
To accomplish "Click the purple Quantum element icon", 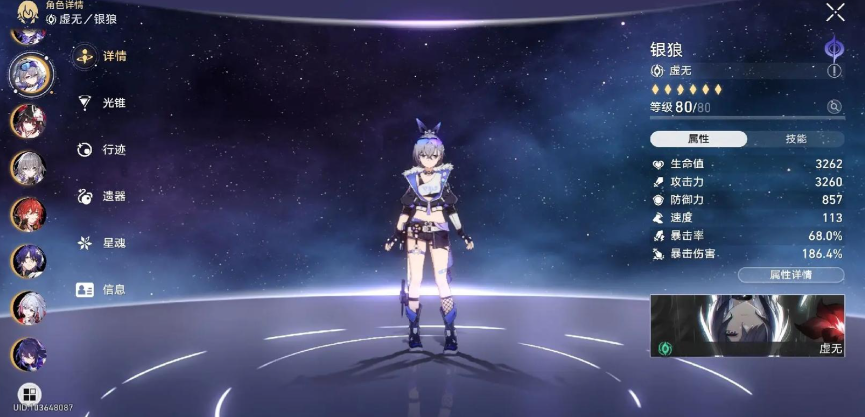I will tap(832, 47).
